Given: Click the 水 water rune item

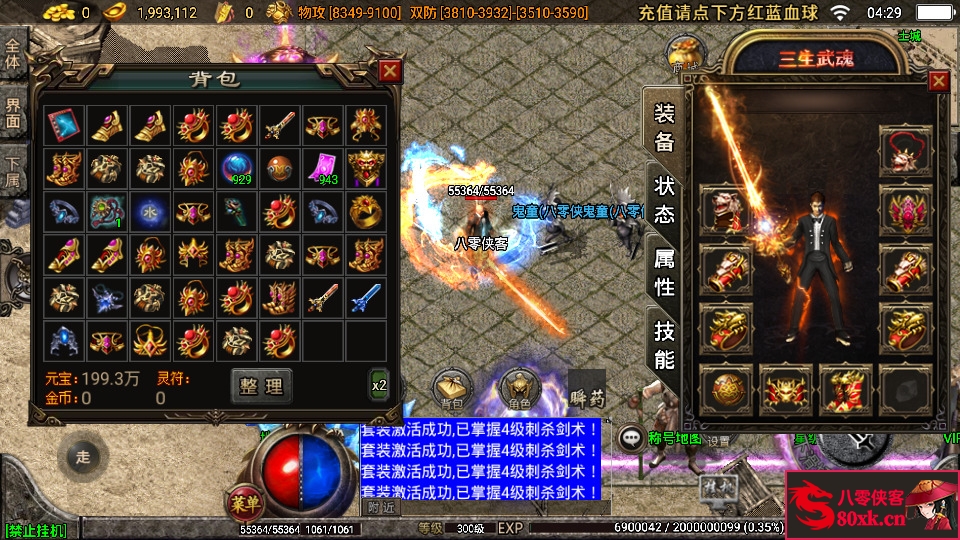Looking at the screenshot, I should click(149, 211).
